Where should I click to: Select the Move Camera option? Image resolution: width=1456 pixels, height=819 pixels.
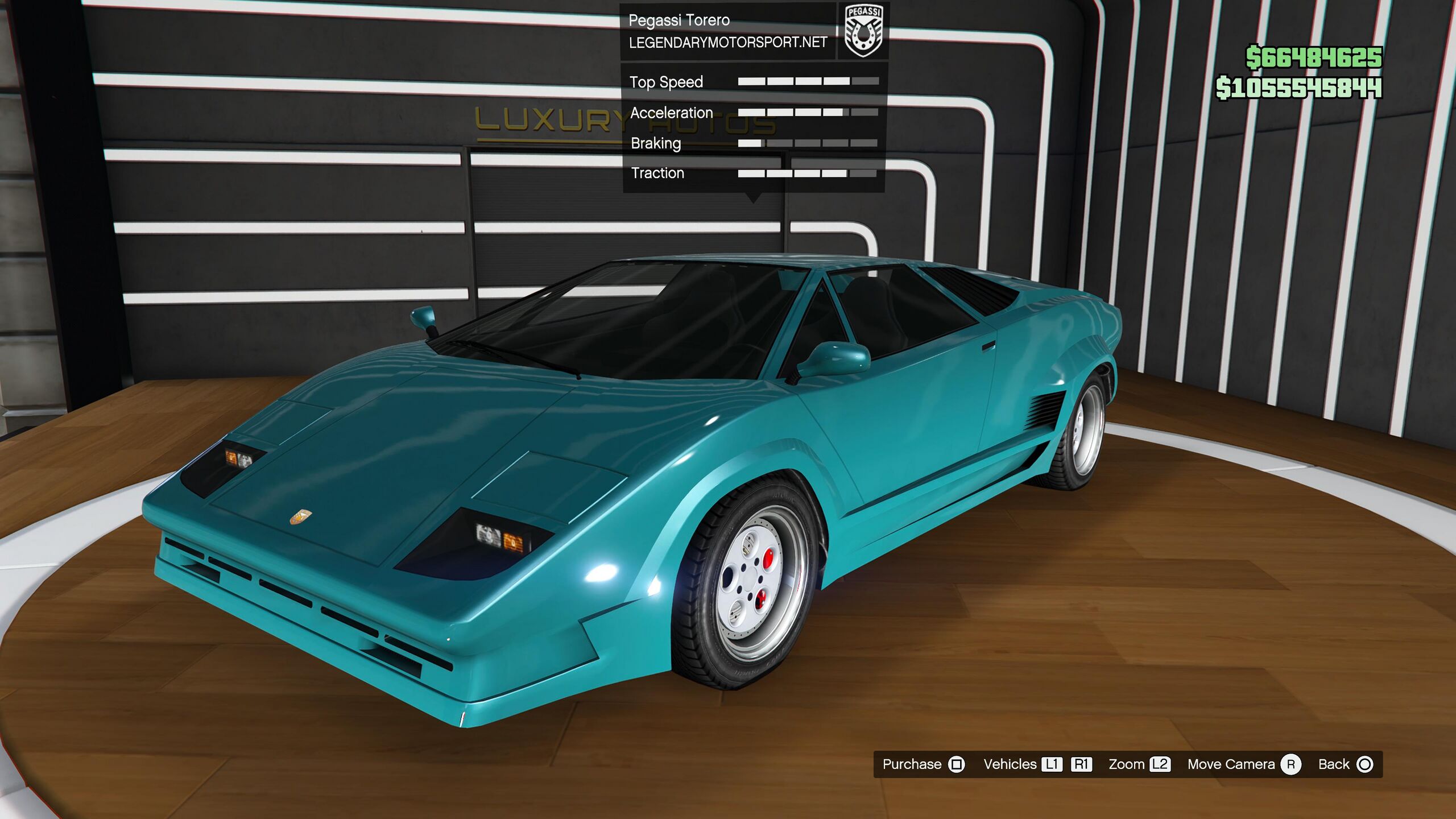(x=1243, y=764)
